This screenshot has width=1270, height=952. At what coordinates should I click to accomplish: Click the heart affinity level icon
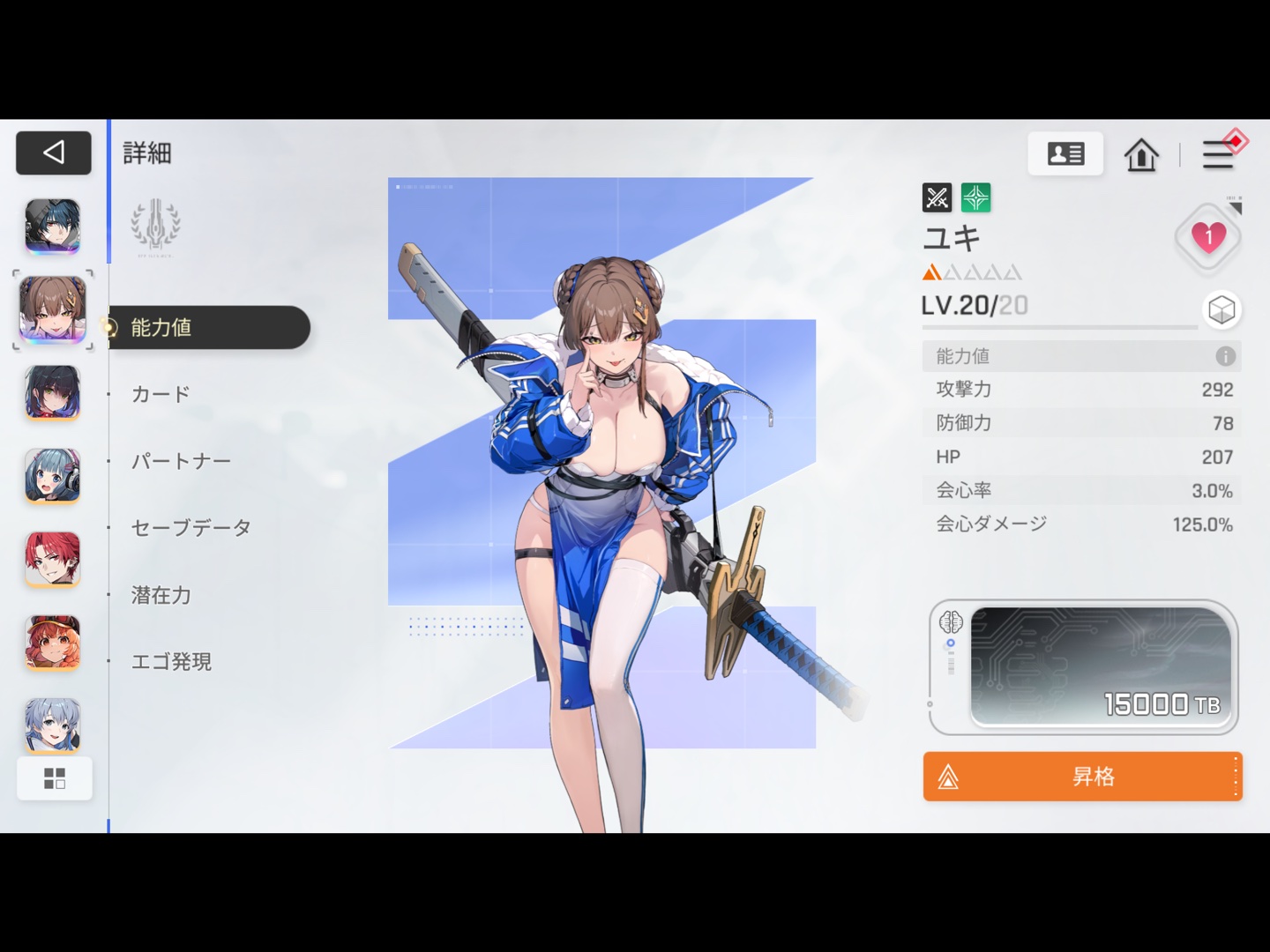(x=1208, y=236)
